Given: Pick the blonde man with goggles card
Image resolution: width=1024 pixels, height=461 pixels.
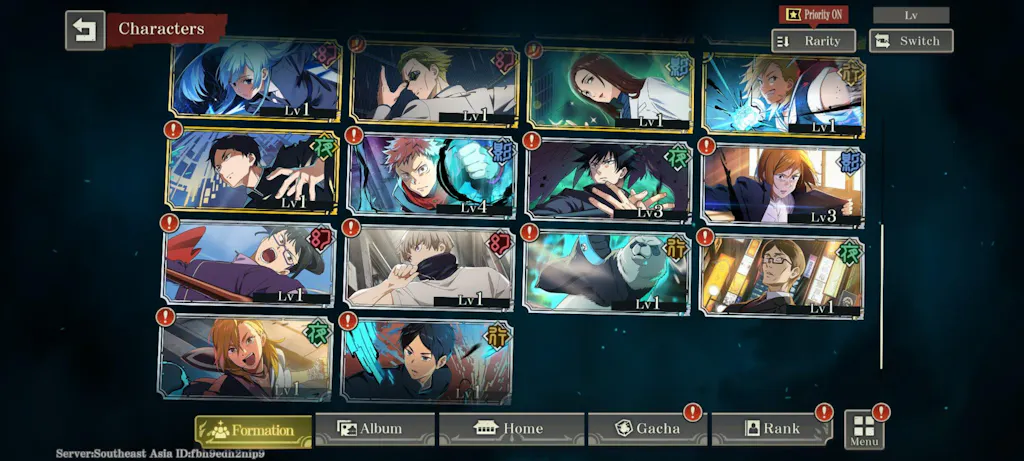Looking at the screenshot, I should (x=433, y=84).
